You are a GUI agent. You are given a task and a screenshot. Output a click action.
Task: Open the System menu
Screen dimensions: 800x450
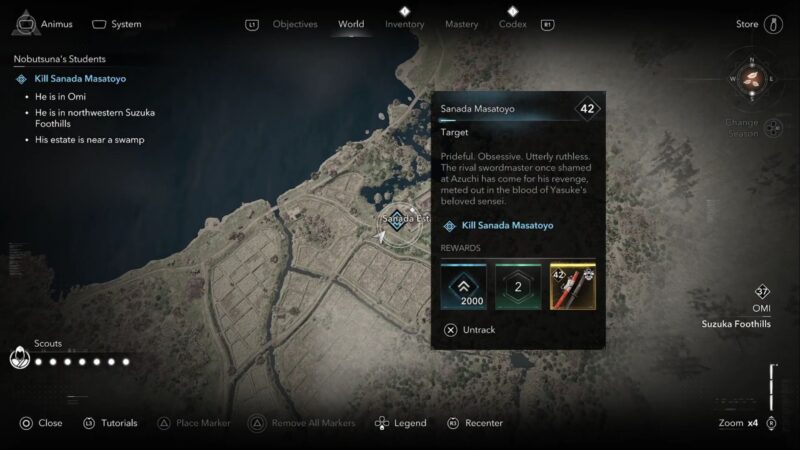[116, 23]
